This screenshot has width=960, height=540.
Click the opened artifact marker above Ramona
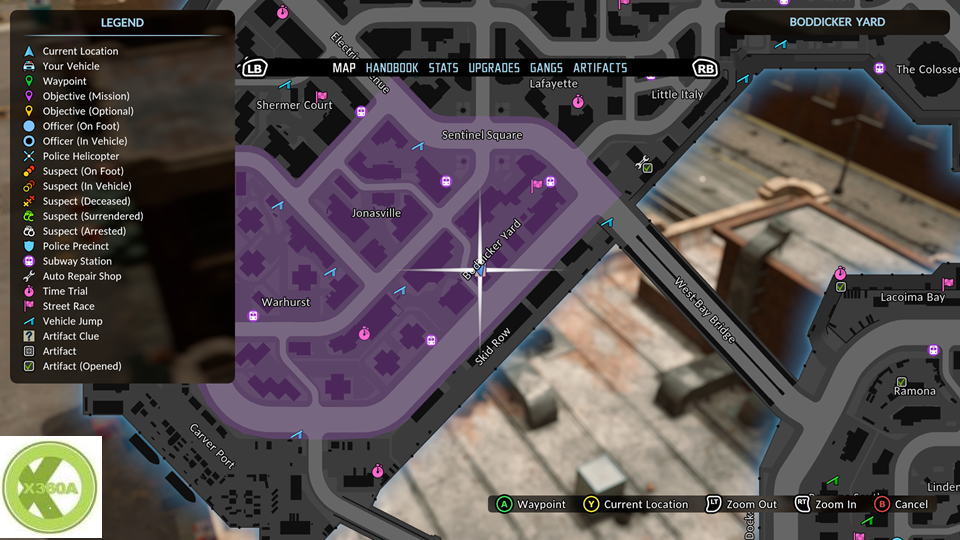pos(901,382)
